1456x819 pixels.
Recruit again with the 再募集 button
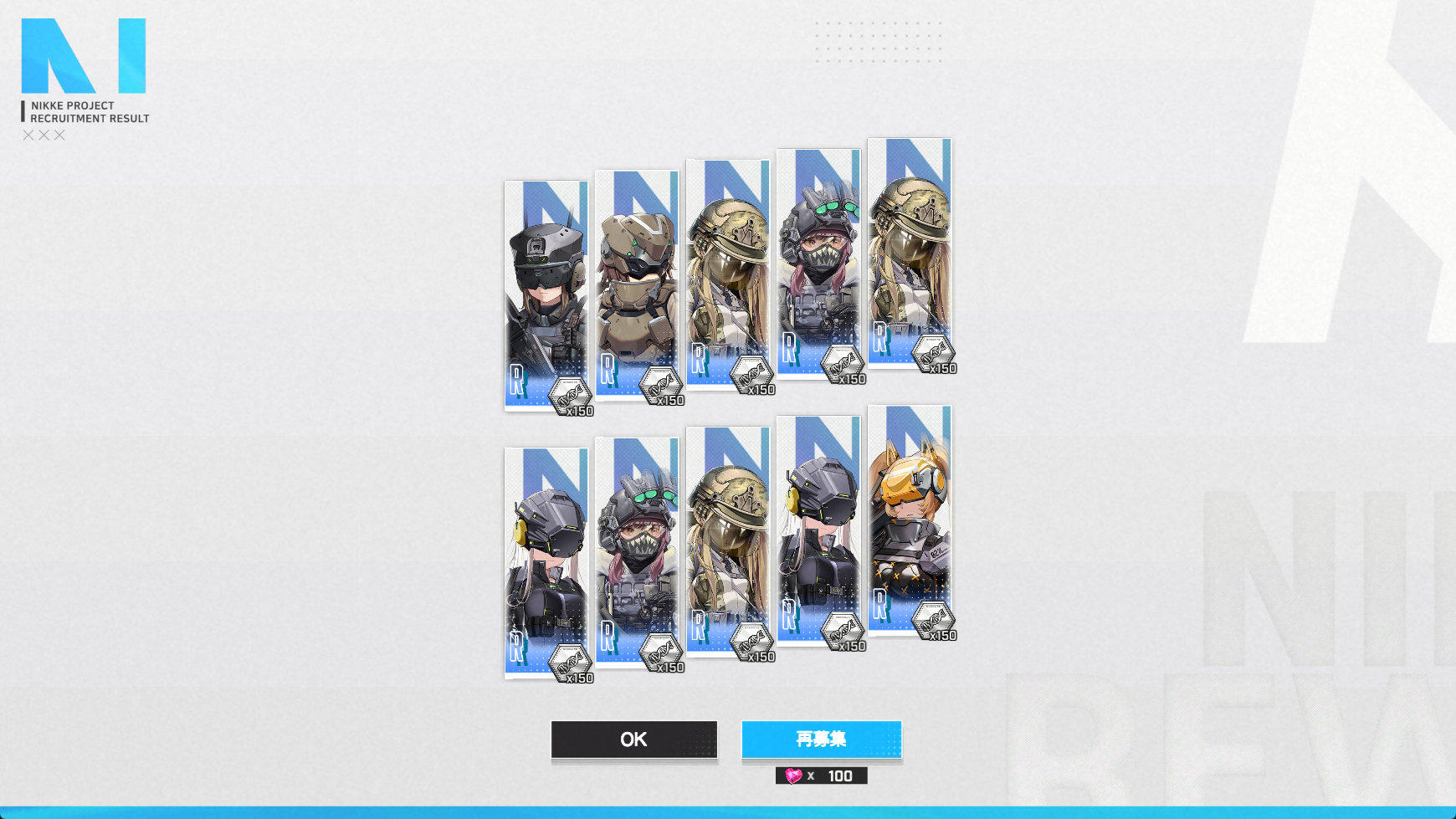click(x=821, y=740)
